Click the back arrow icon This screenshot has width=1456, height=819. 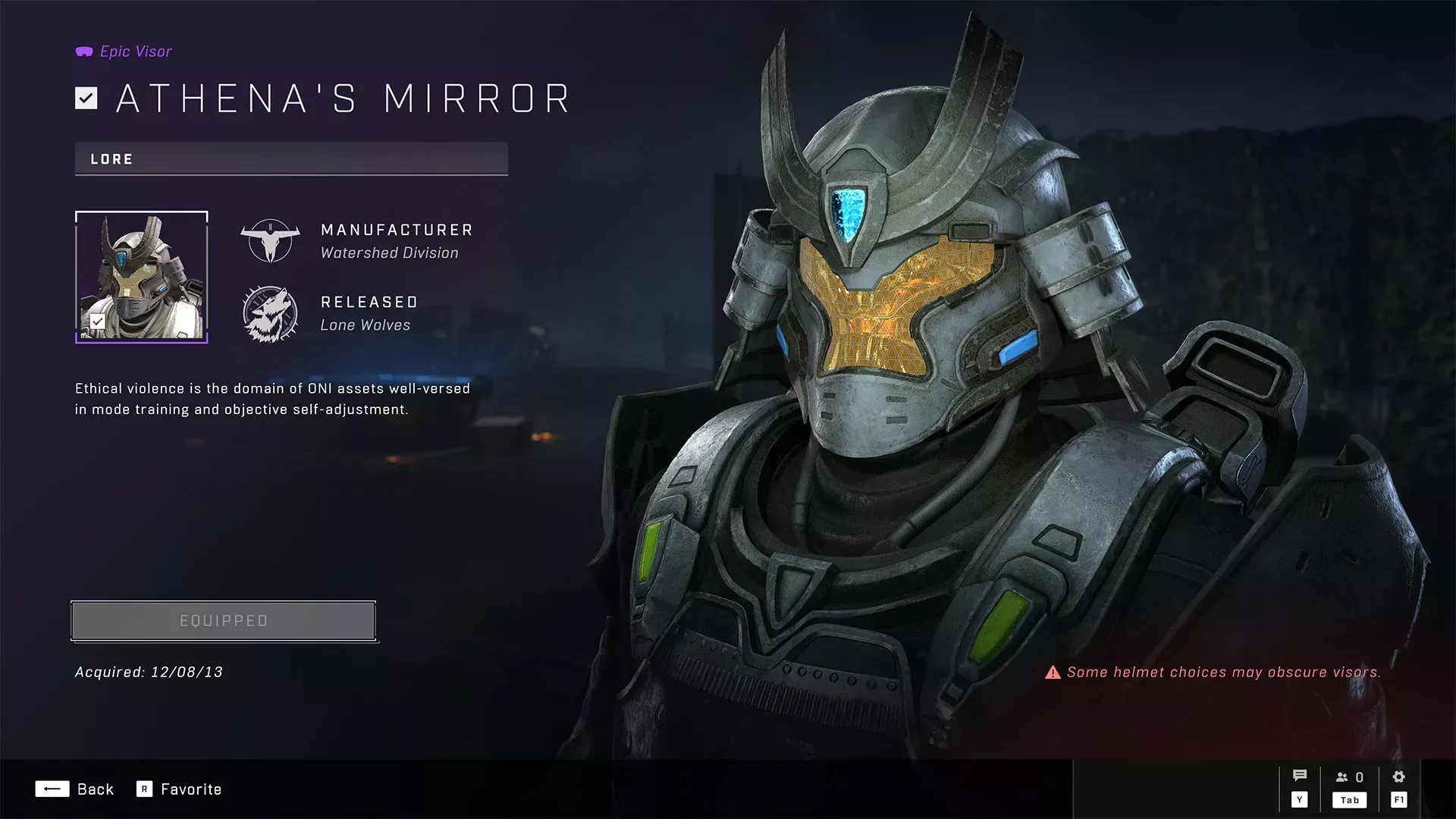click(x=52, y=789)
